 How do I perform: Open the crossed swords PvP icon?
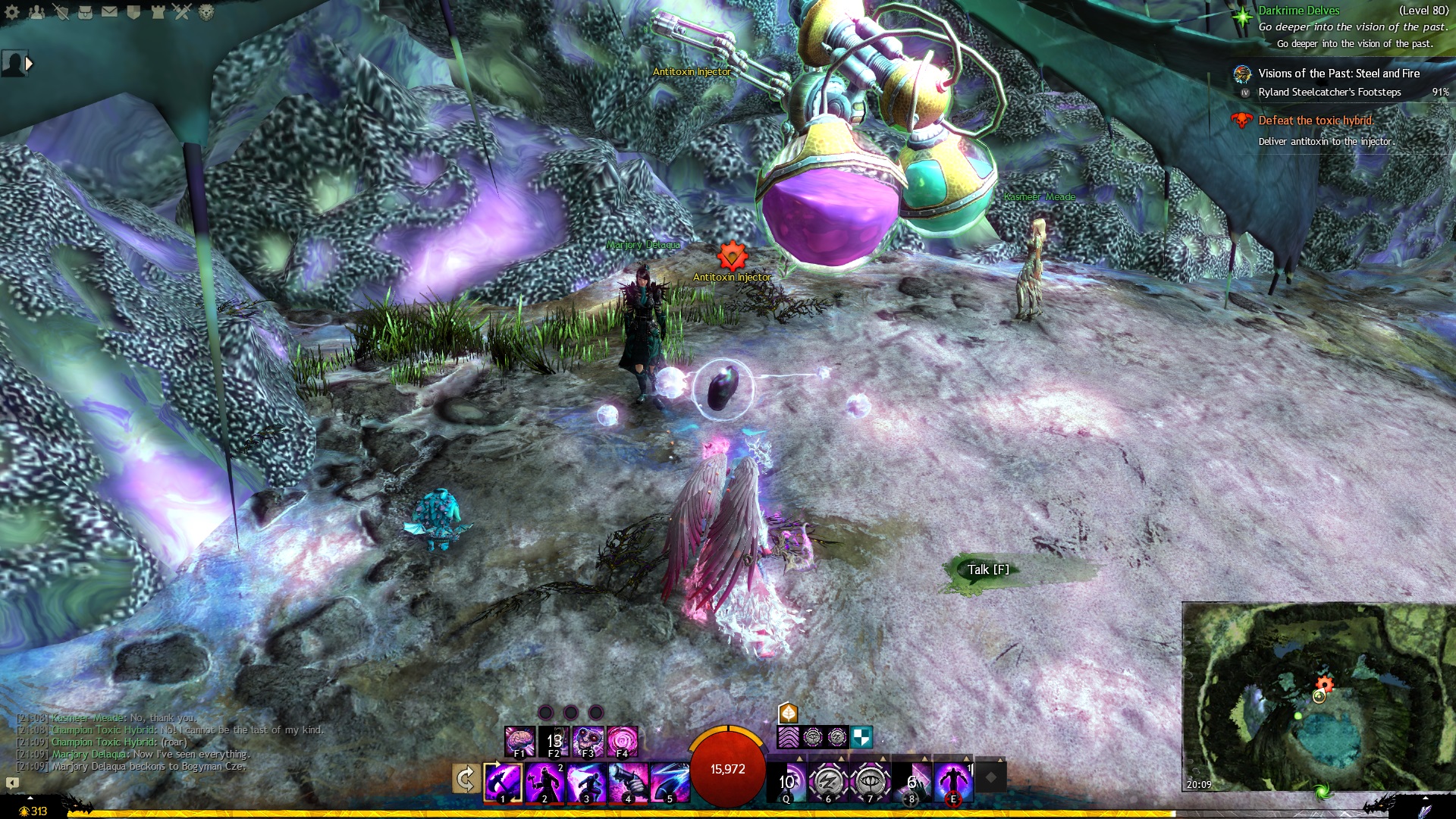[x=182, y=12]
